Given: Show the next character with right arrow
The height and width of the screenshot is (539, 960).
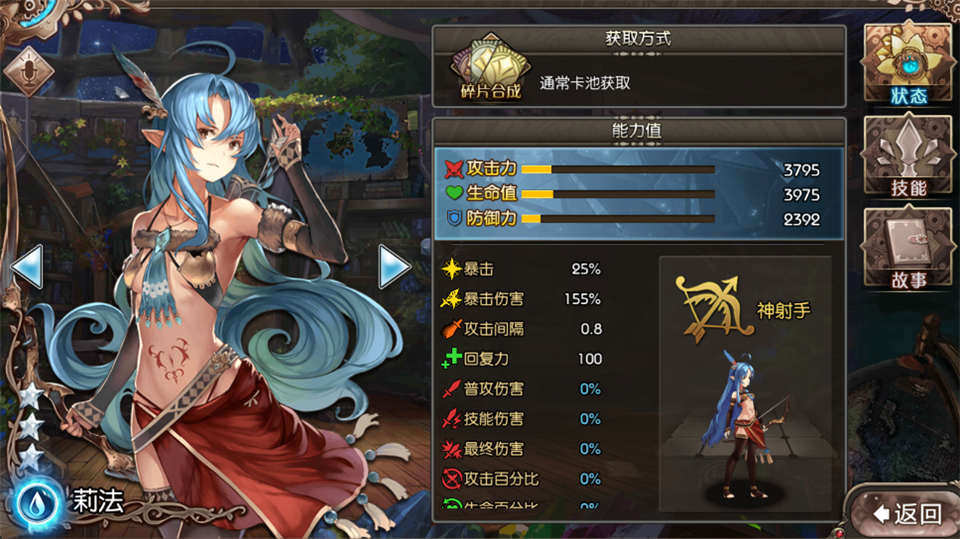Looking at the screenshot, I should pos(394,266).
